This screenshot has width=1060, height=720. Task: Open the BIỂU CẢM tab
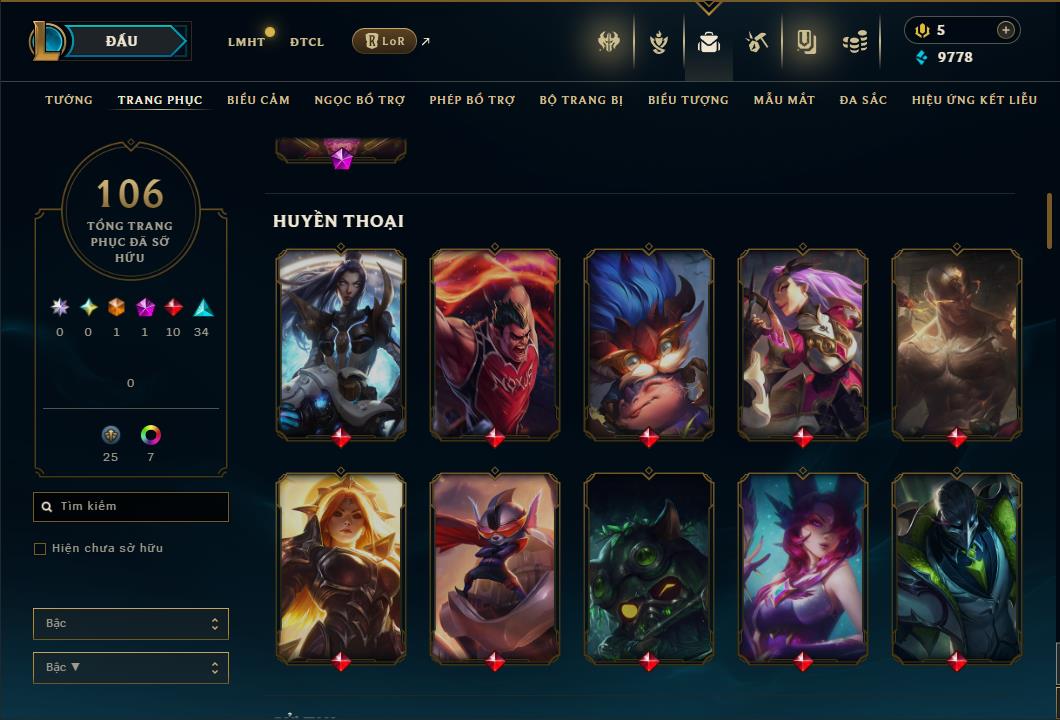click(258, 100)
